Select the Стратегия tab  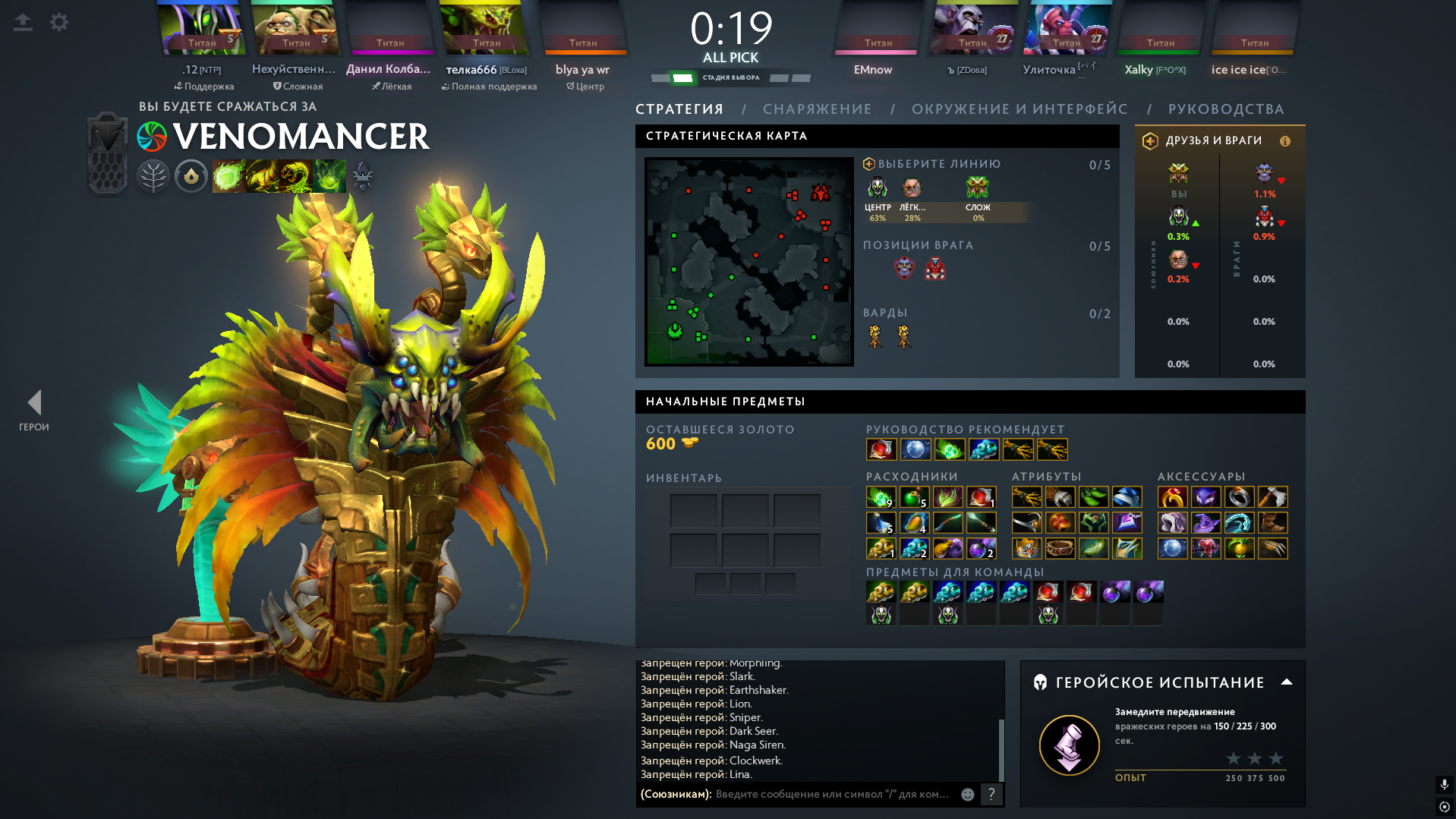point(679,109)
